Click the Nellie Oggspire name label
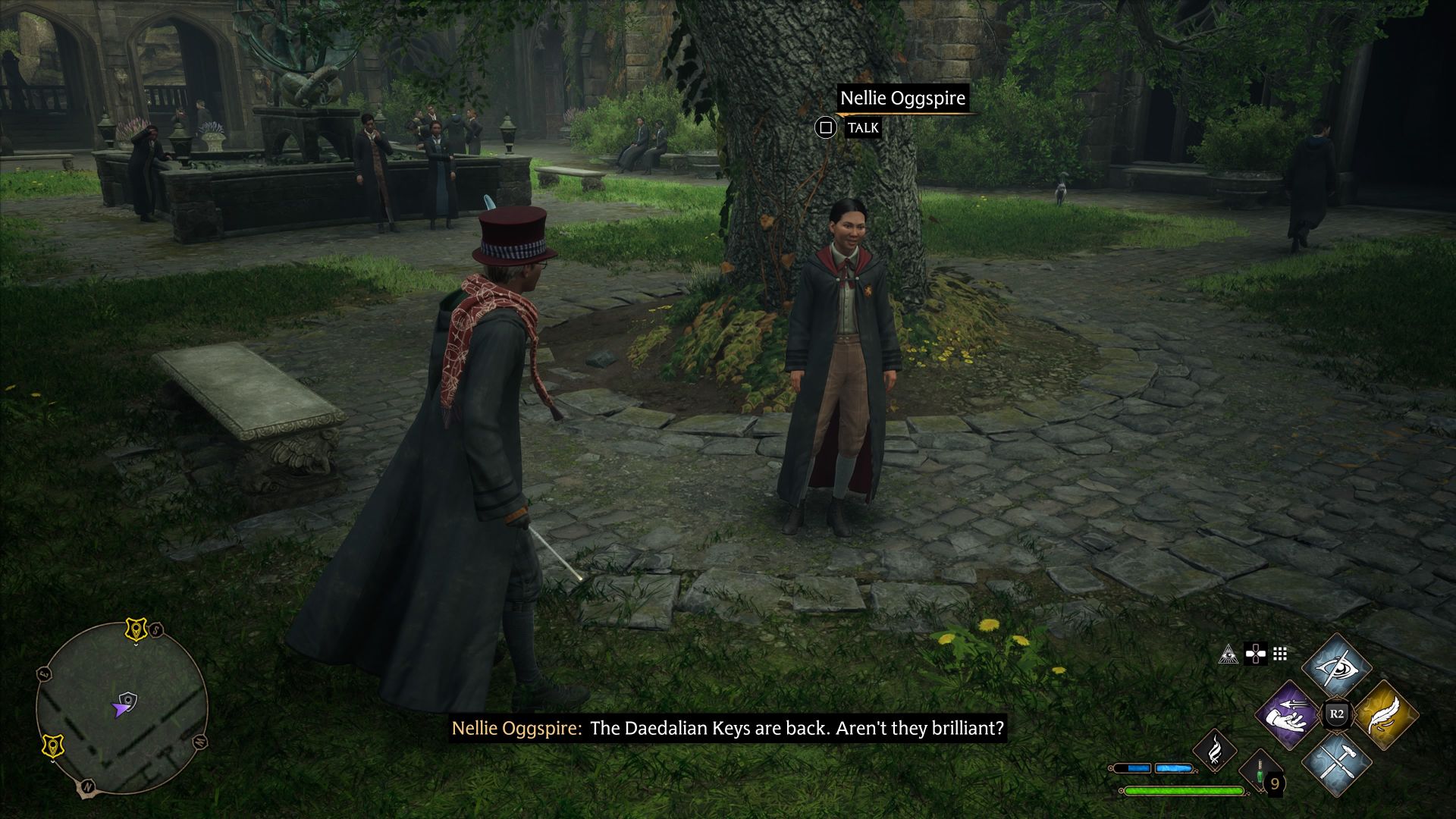 [902, 97]
